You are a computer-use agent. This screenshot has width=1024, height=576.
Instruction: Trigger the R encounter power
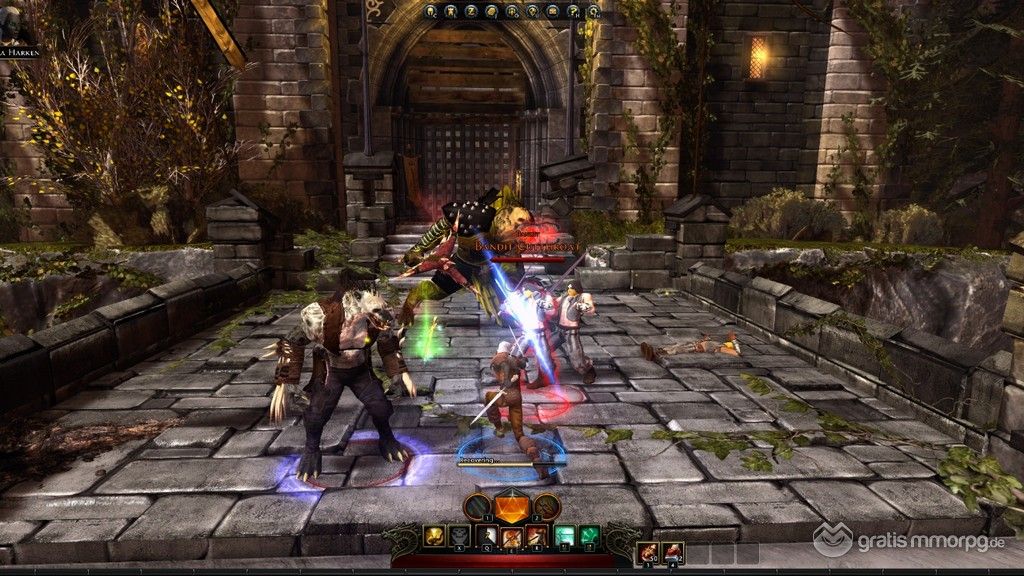tap(537, 535)
